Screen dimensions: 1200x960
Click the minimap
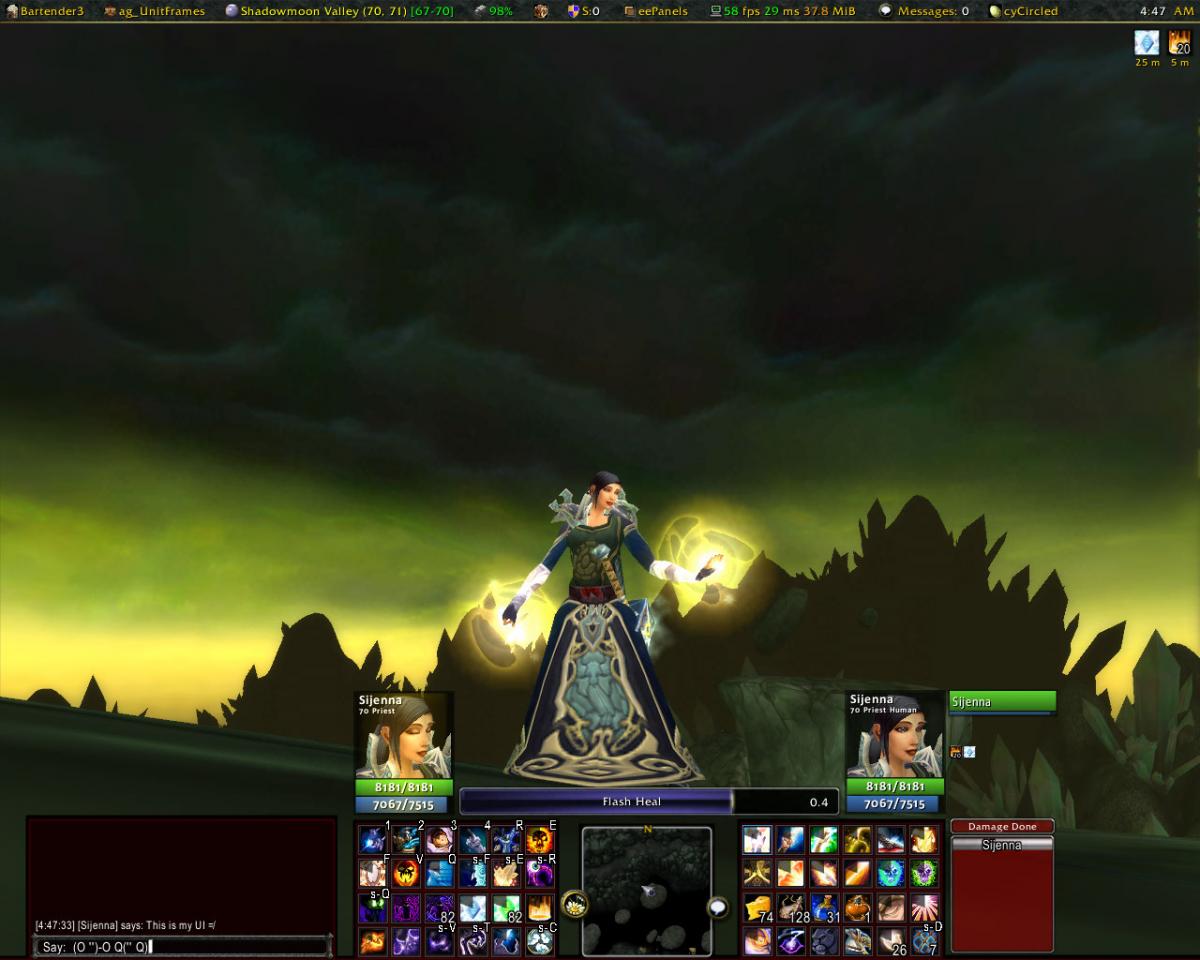(647, 889)
